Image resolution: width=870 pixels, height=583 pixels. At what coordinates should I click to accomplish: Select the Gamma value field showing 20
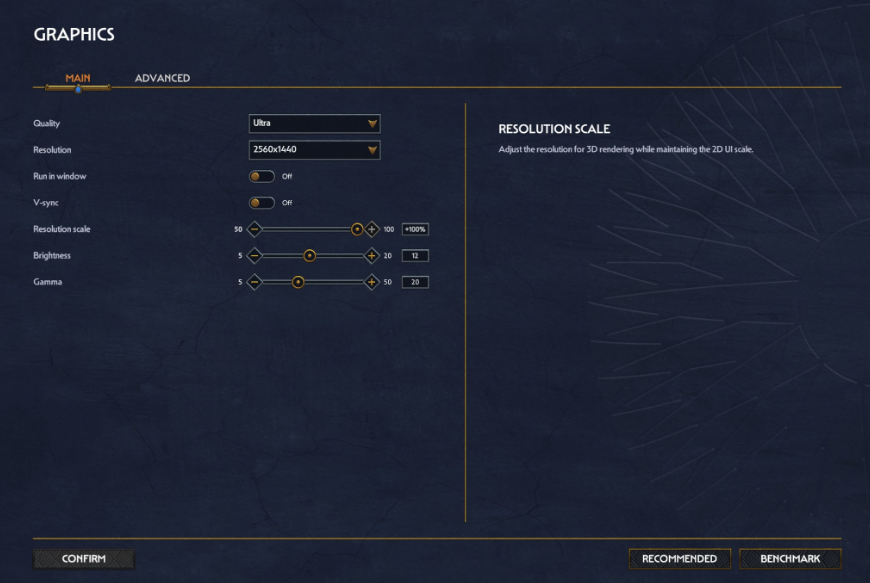click(x=415, y=282)
